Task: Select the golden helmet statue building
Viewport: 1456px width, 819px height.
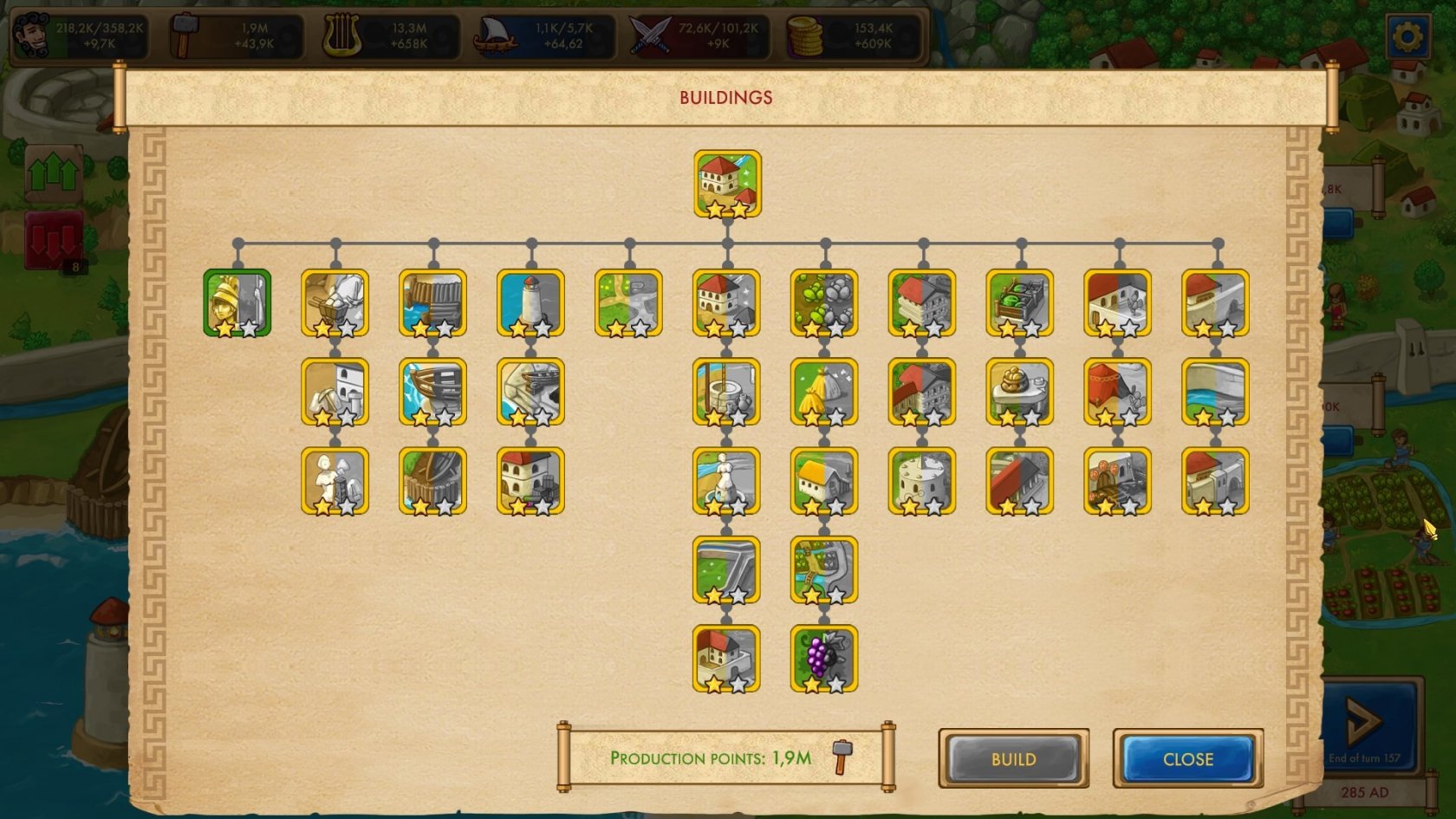Action: pyautogui.click(x=237, y=302)
